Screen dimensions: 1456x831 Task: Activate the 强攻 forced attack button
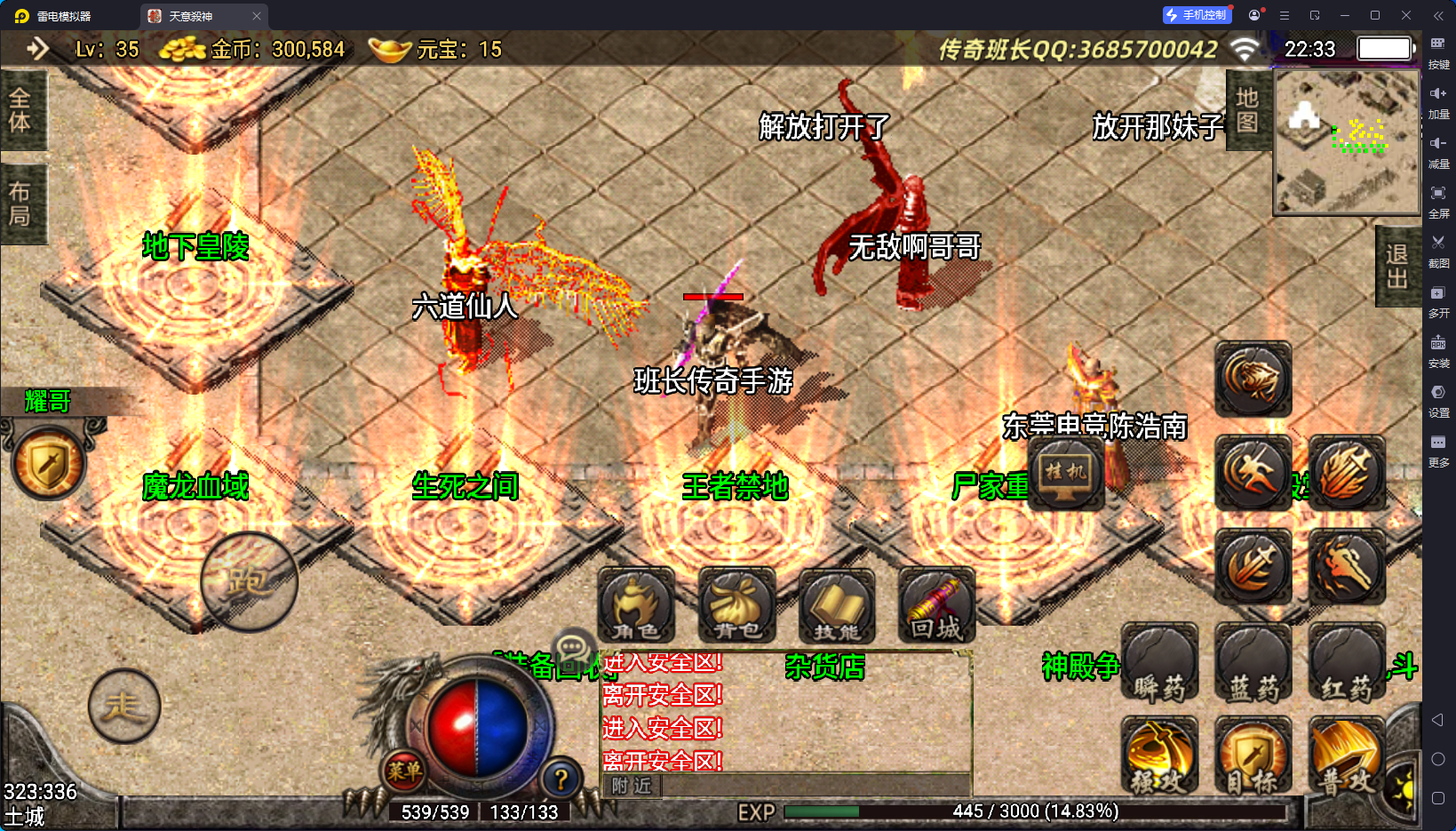point(1159,756)
